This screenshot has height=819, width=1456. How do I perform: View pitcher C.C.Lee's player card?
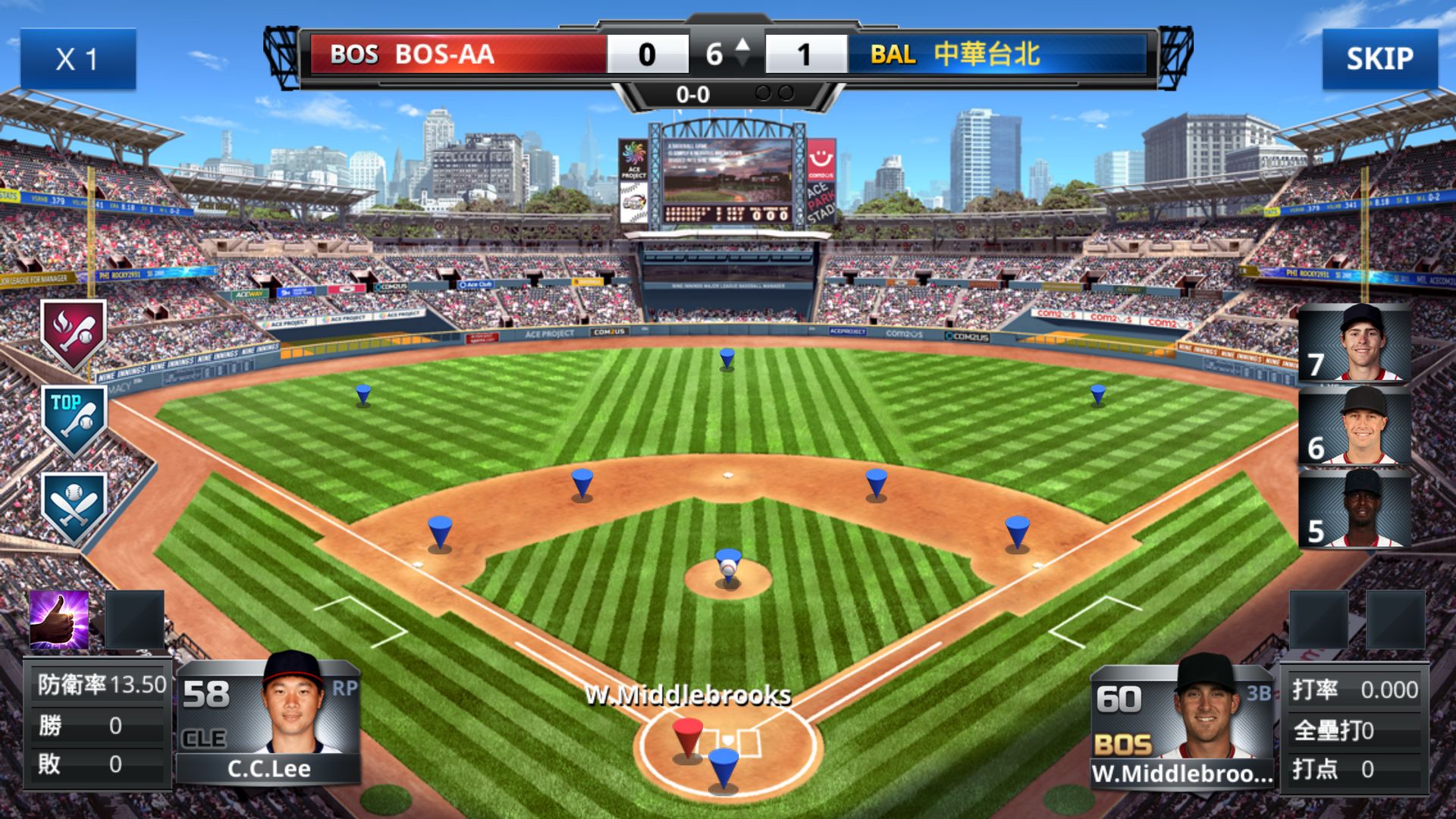point(268,720)
